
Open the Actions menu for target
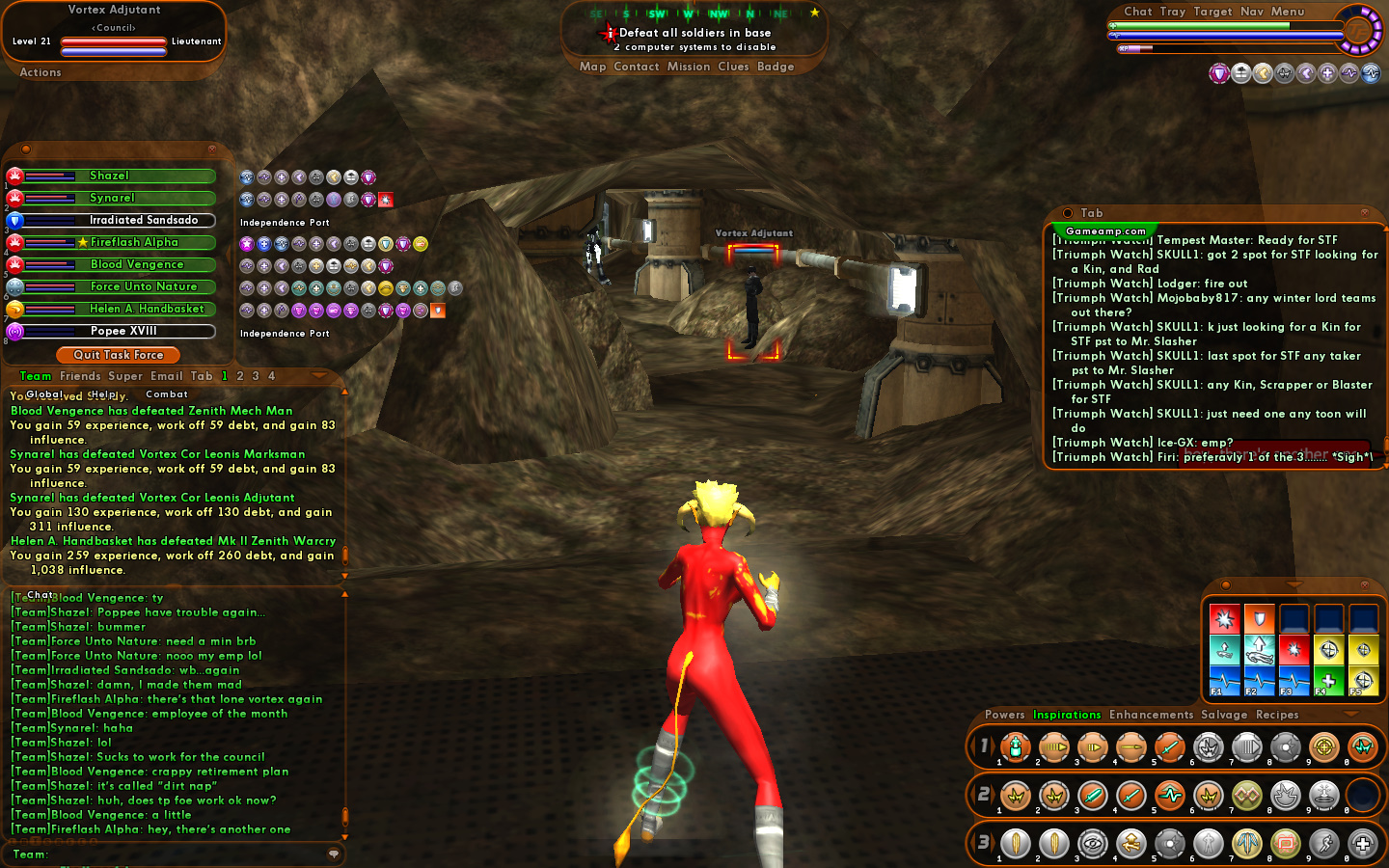point(41,72)
